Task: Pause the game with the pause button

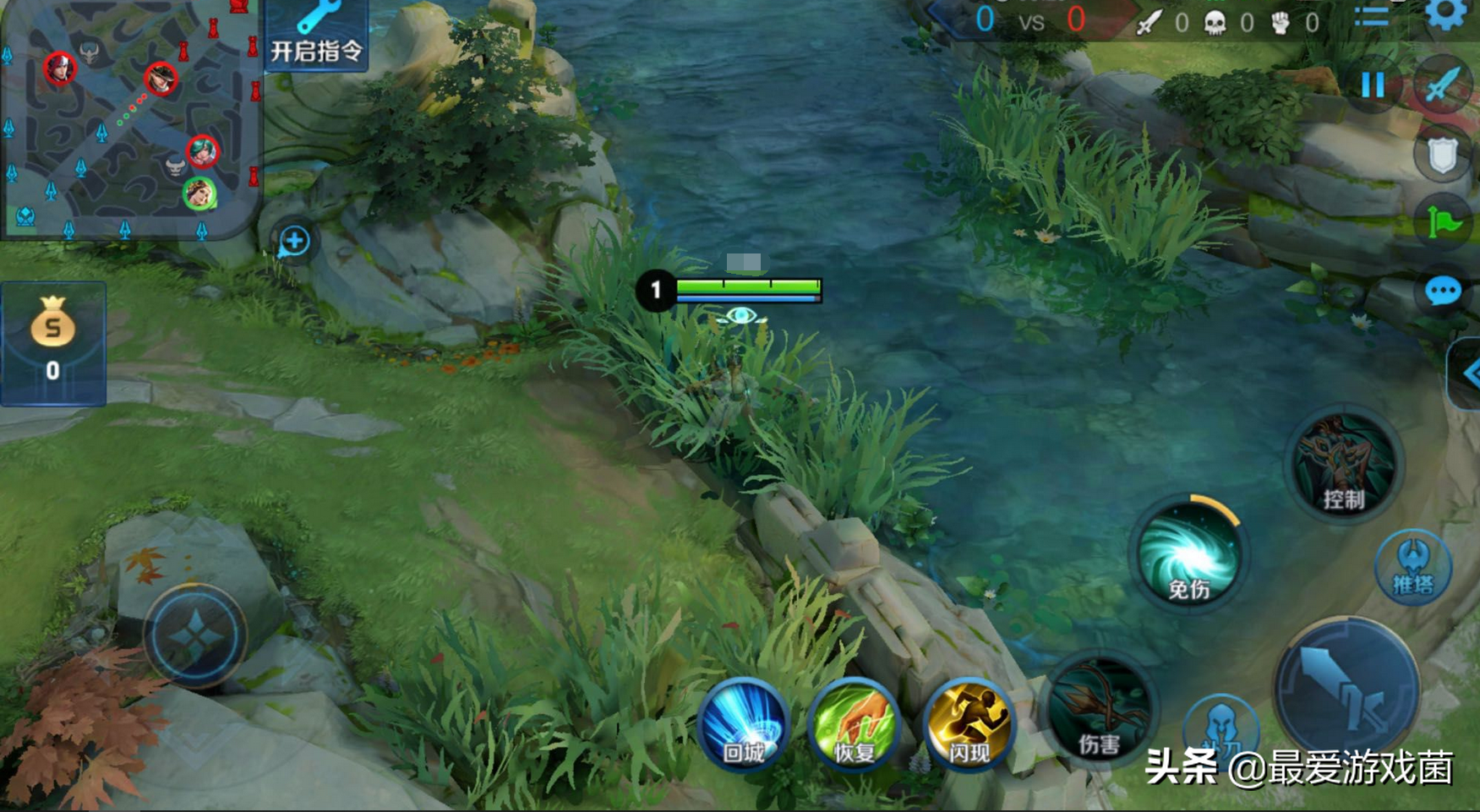Action: coord(1373,84)
